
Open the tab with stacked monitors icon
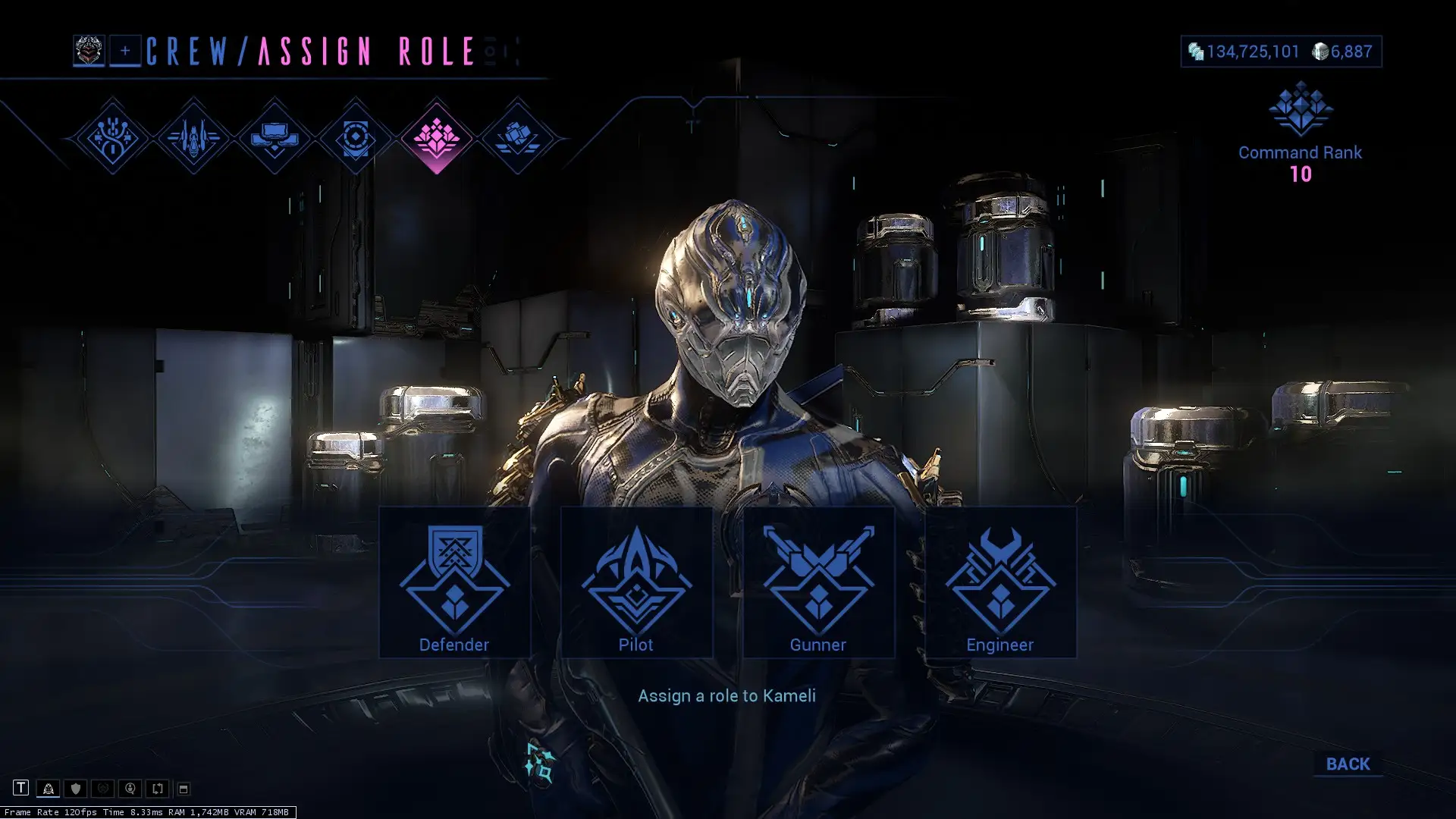coord(275,137)
